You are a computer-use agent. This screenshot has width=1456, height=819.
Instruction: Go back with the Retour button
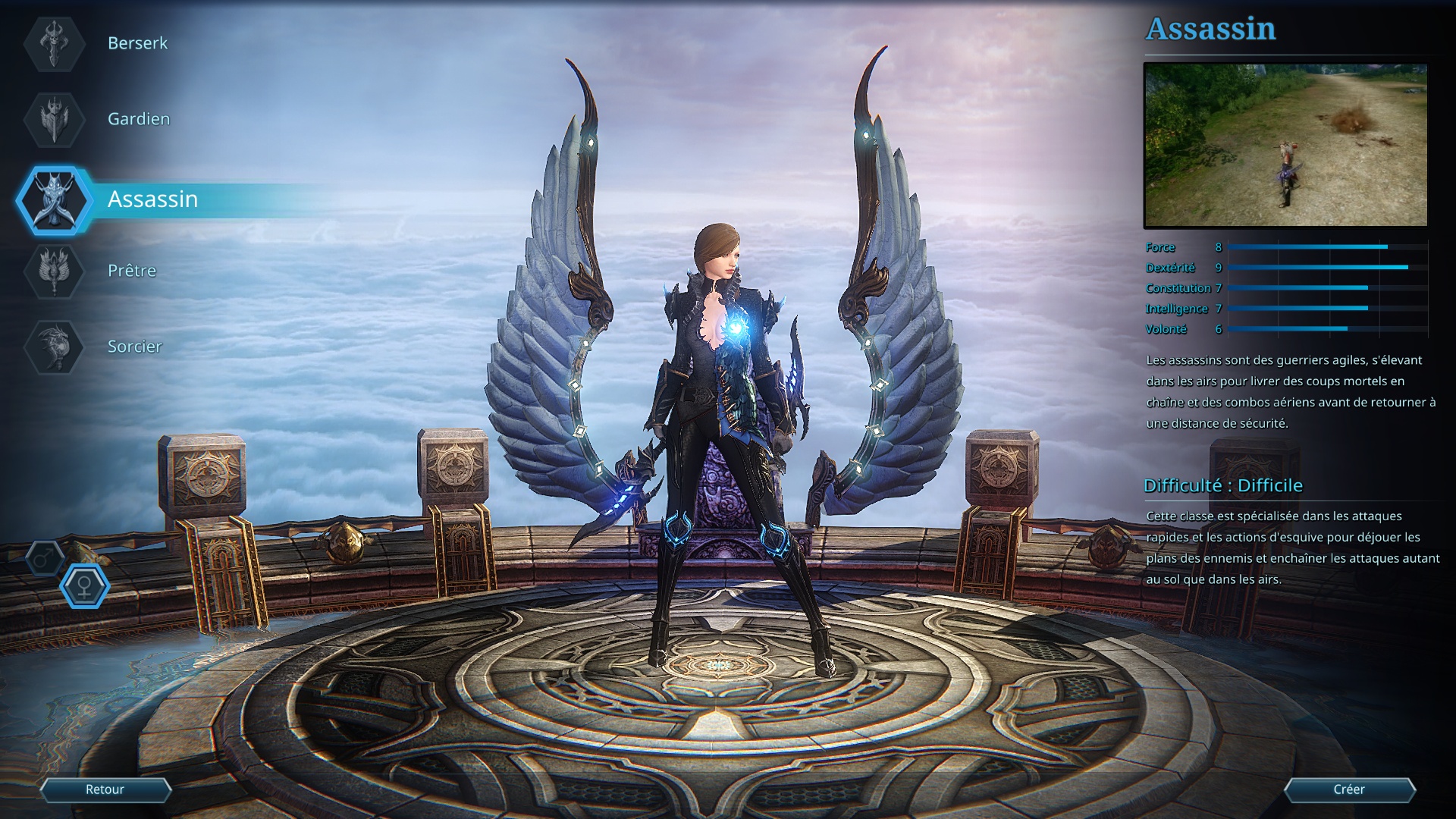[105, 789]
